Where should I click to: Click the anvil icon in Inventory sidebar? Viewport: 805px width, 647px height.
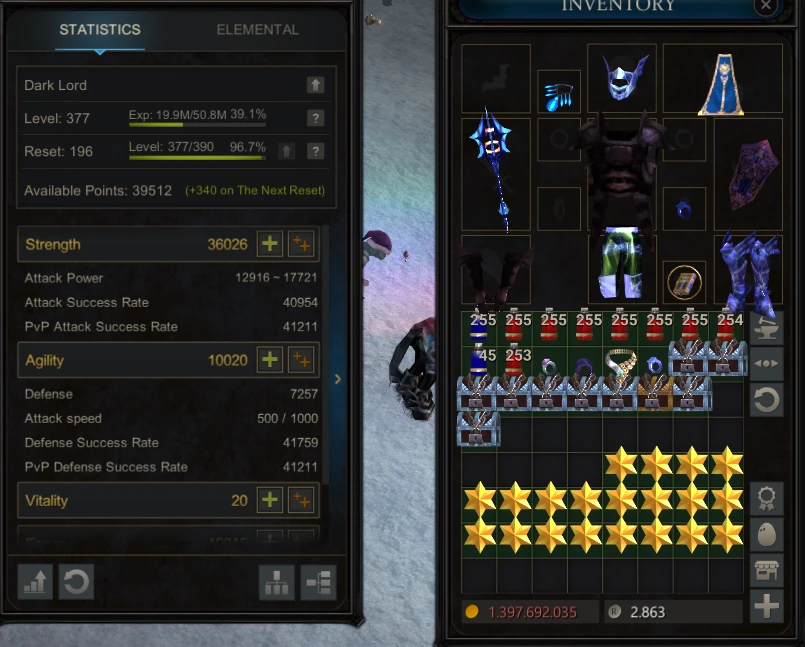766,327
